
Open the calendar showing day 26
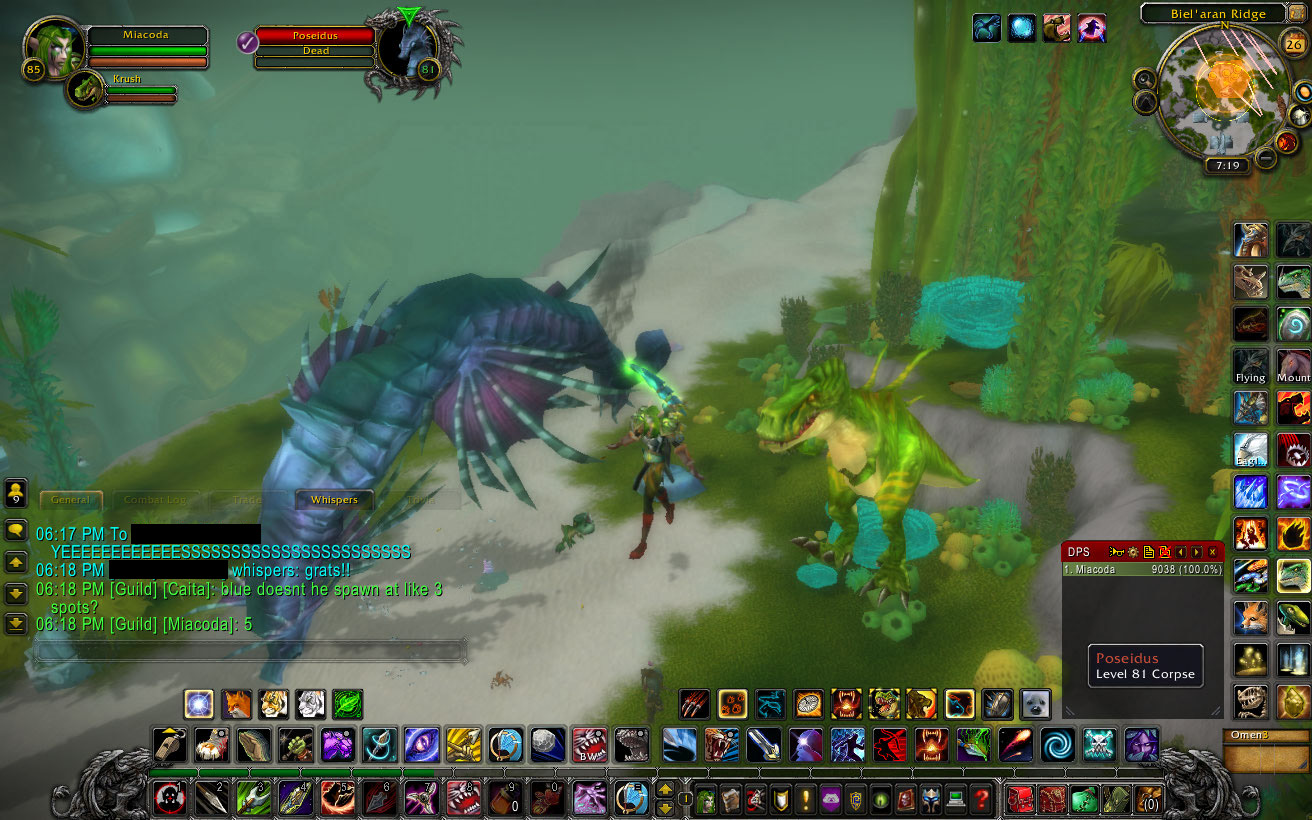(1294, 43)
